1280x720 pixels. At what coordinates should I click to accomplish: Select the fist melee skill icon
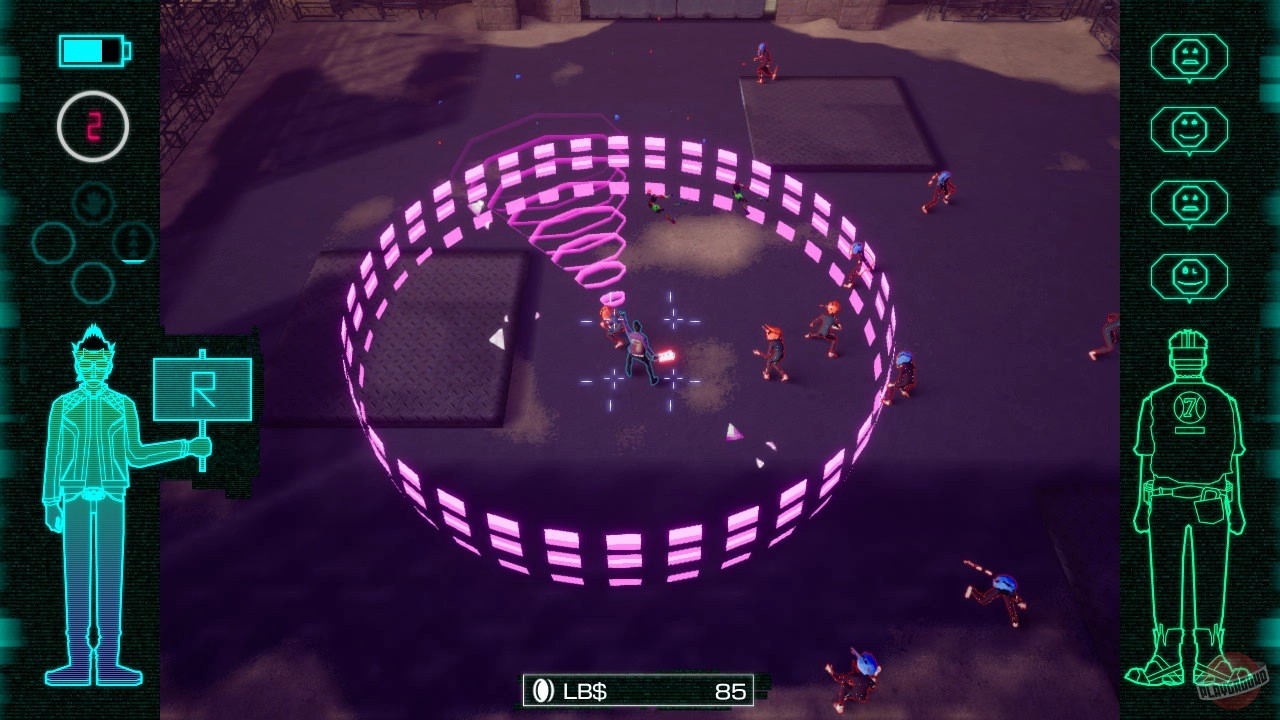point(92,203)
